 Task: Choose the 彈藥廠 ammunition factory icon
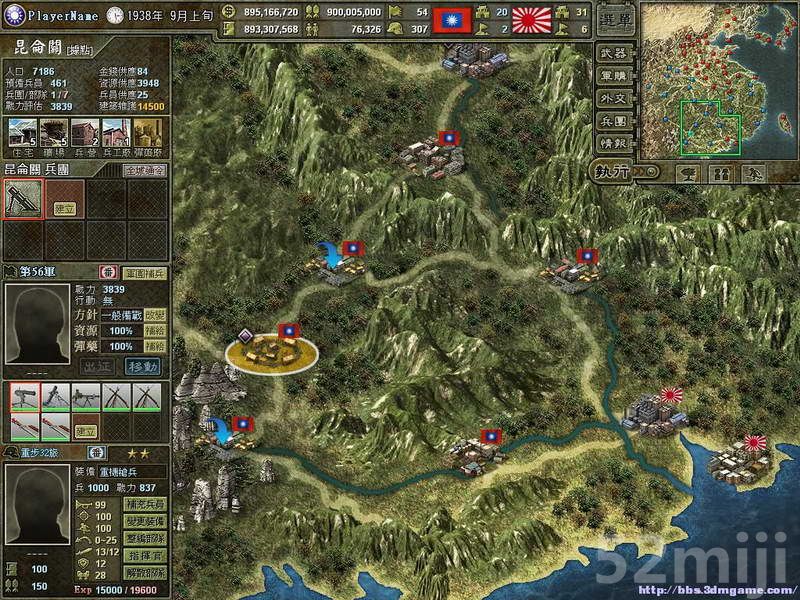click(147, 133)
